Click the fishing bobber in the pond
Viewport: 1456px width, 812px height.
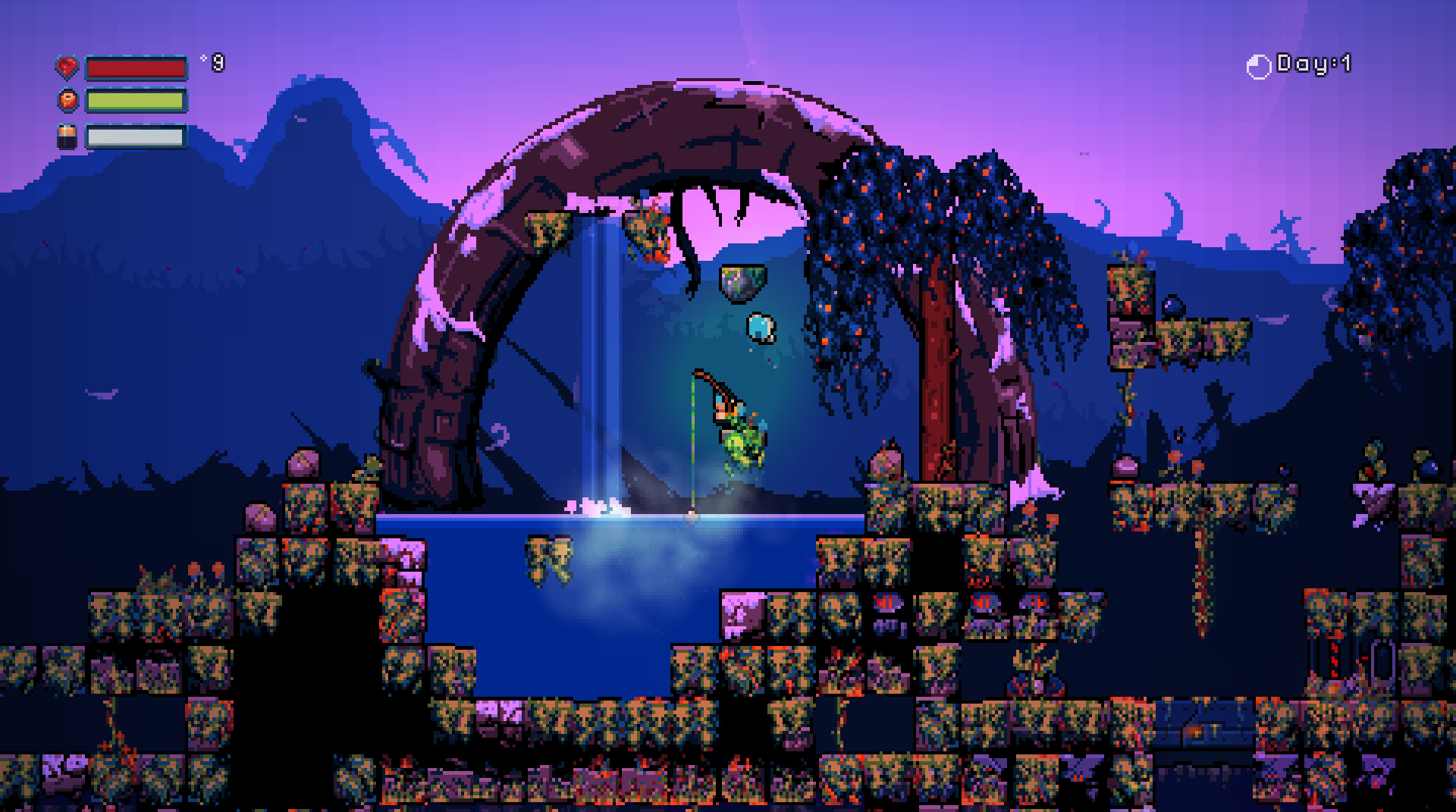(692, 514)
